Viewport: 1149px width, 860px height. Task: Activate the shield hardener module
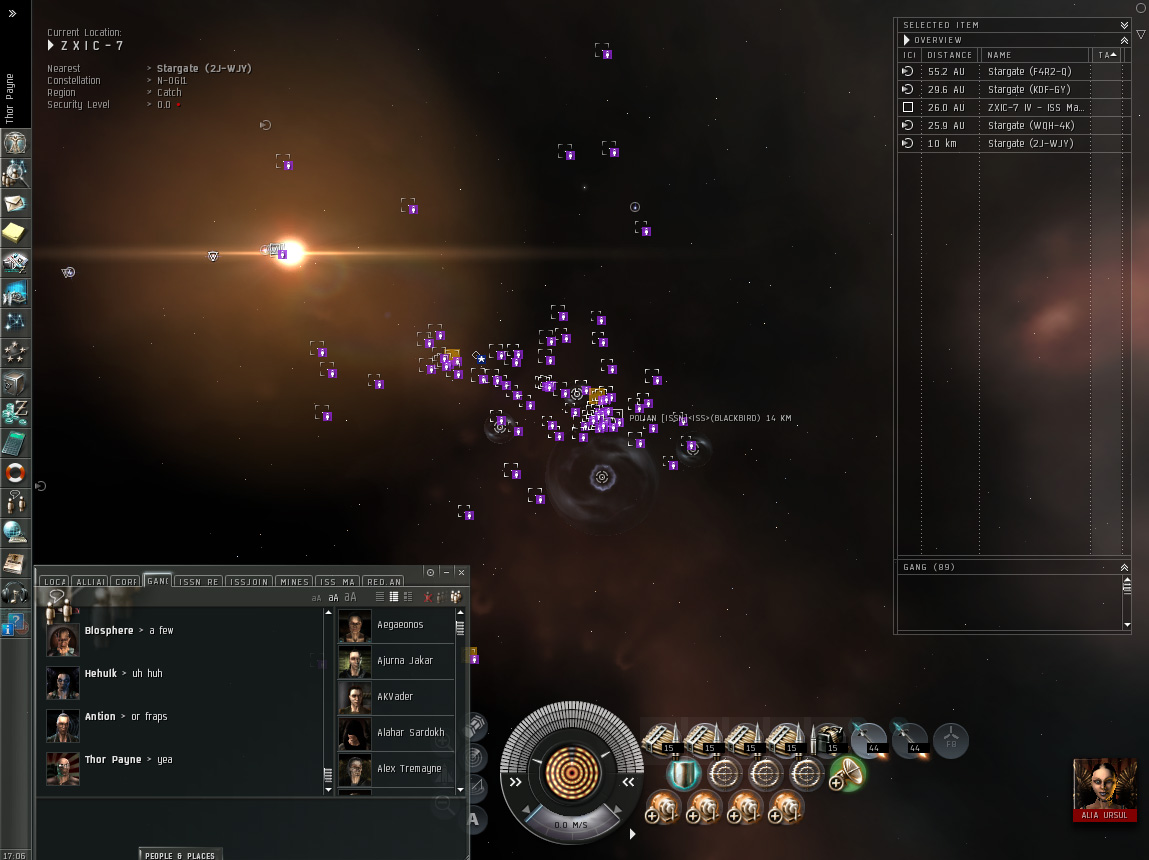click(x=683, y=773)
